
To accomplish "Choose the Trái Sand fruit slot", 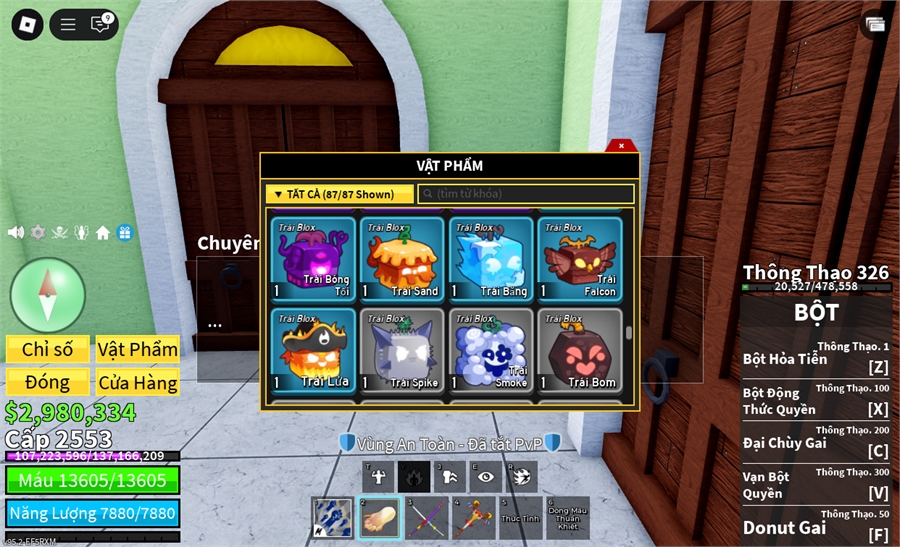I will click(403, 259).
